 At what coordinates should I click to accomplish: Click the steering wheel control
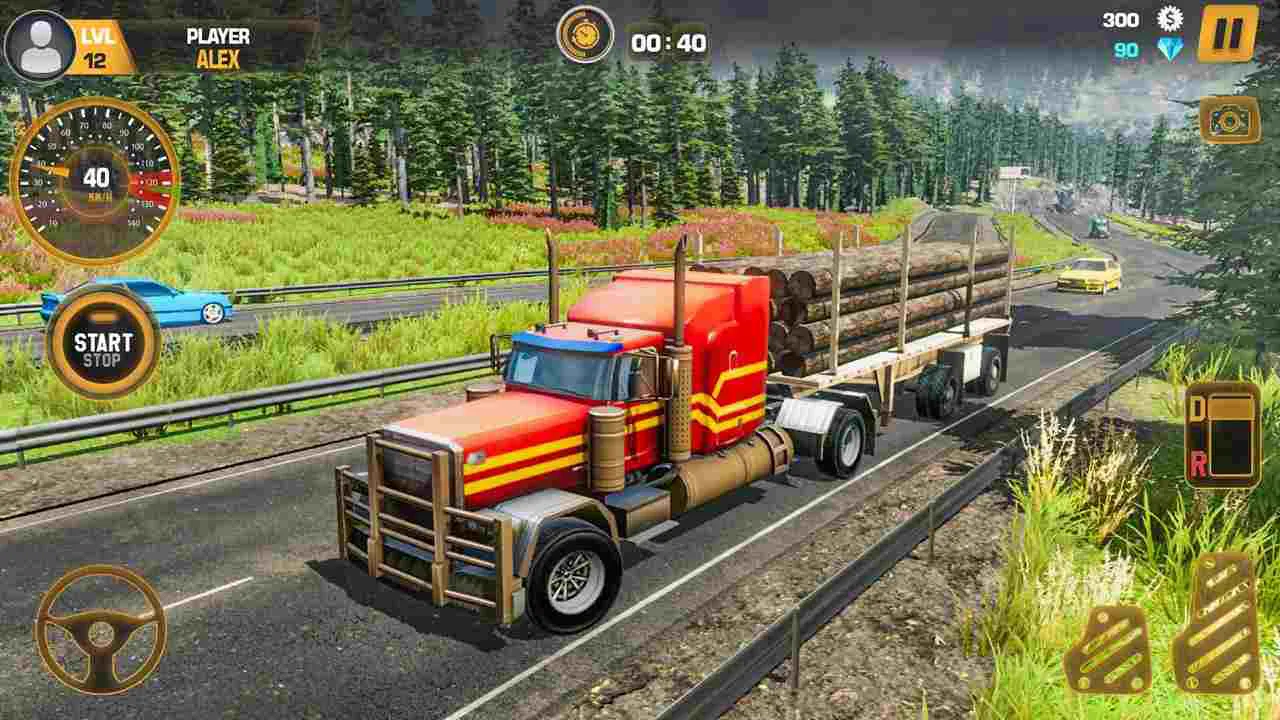(x=100, y=630)
